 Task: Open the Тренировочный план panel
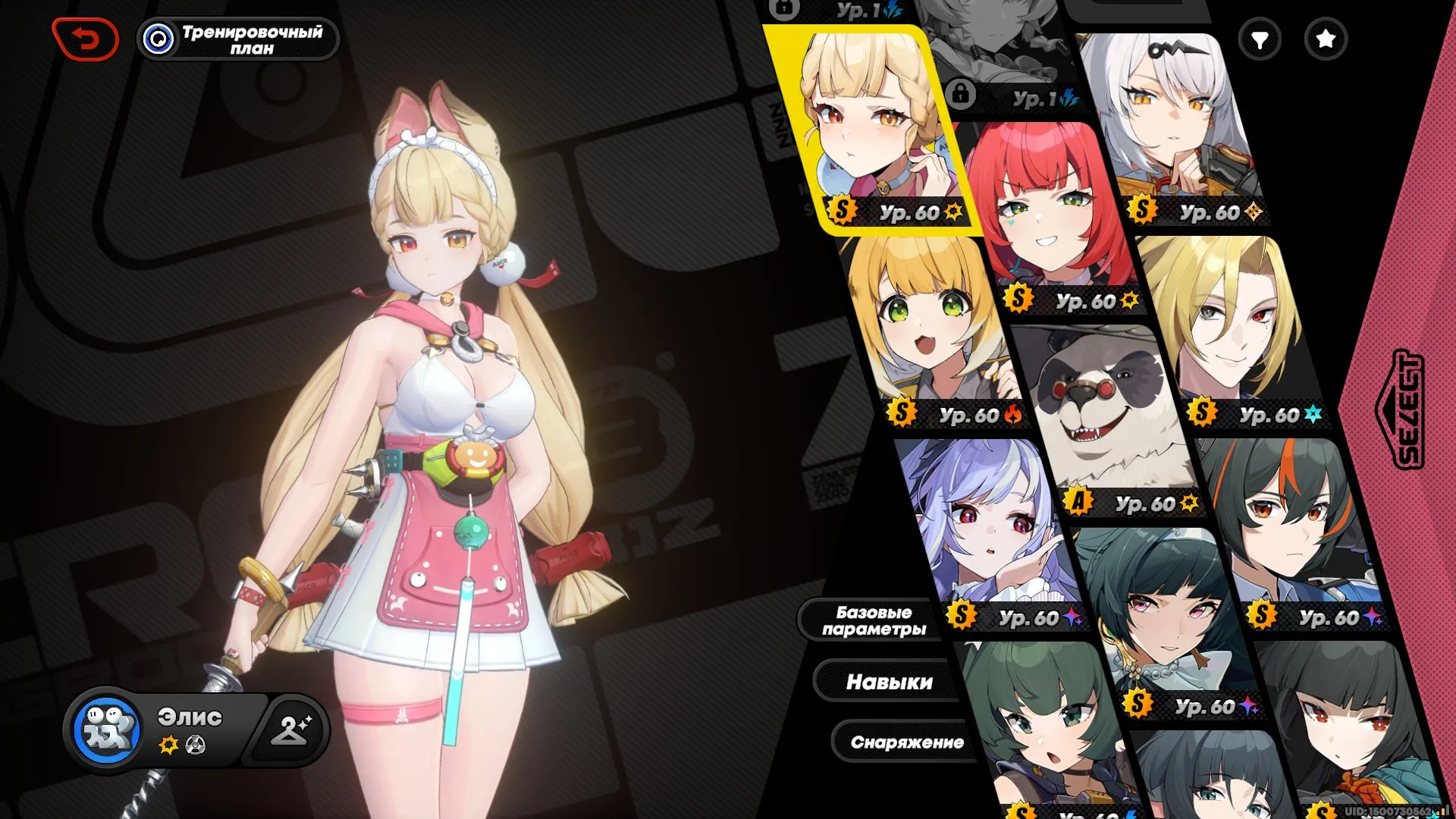(237, 39)
